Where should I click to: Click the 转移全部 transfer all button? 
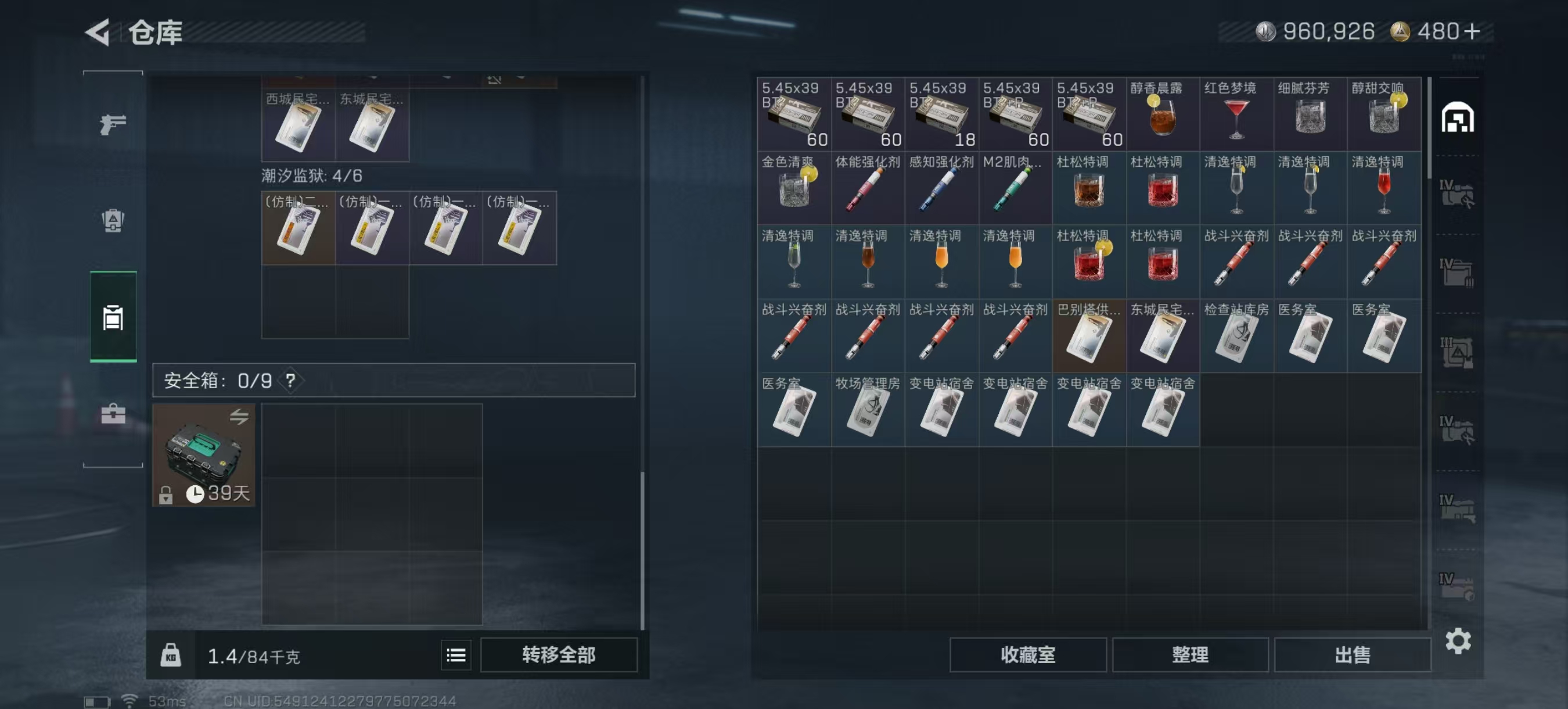[x=559, y=655]
